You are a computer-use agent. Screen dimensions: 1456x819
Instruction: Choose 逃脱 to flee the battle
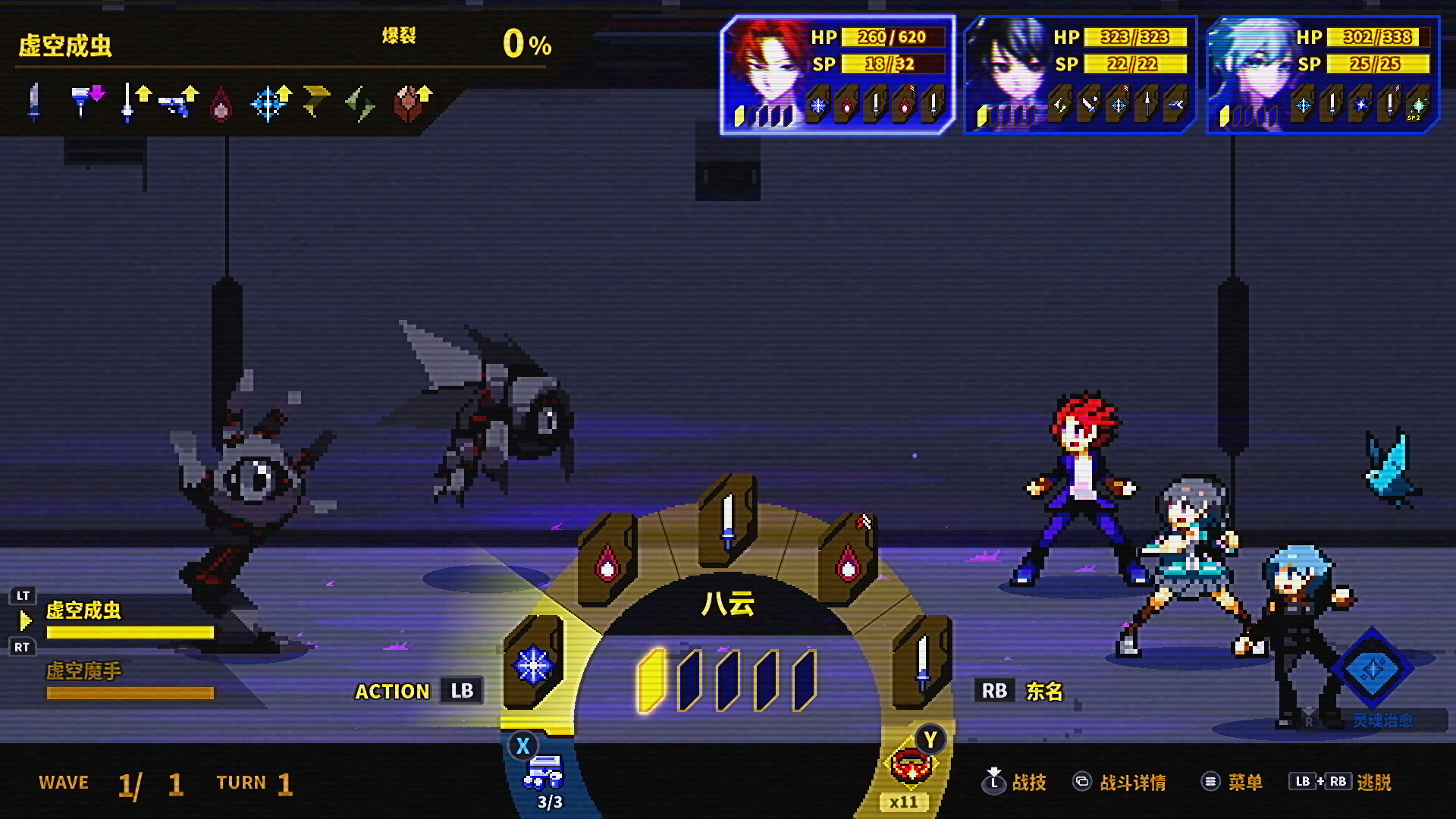(1341, 782)
